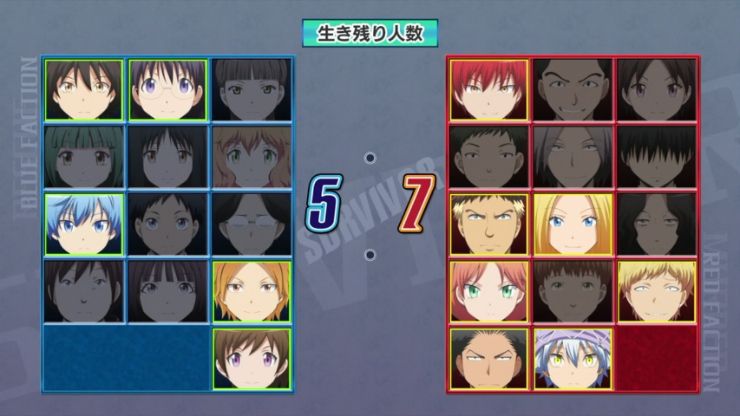Select the blonde long-haired girl portrait

(572, 224)
